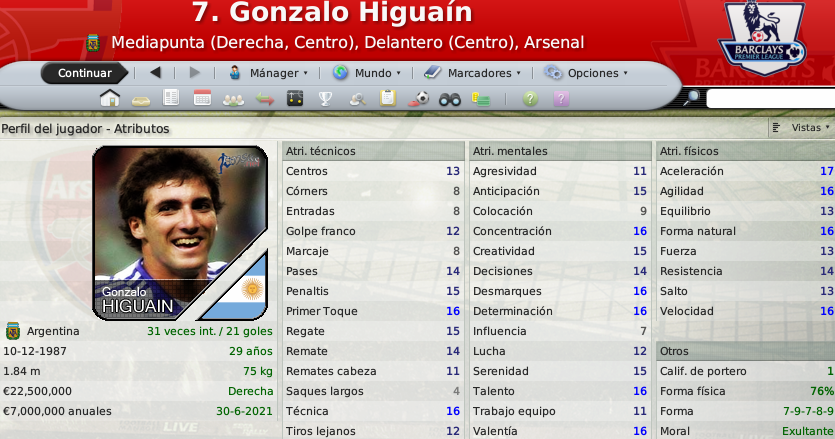
Task: Open the Mánager dropdown menu
Action: [x=268, y=73]
